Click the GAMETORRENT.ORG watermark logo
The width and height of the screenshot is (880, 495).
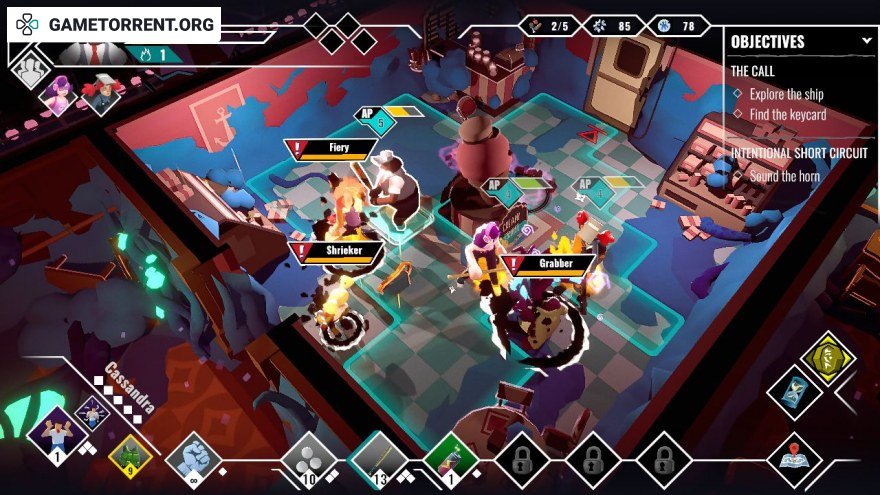point(114,24)
